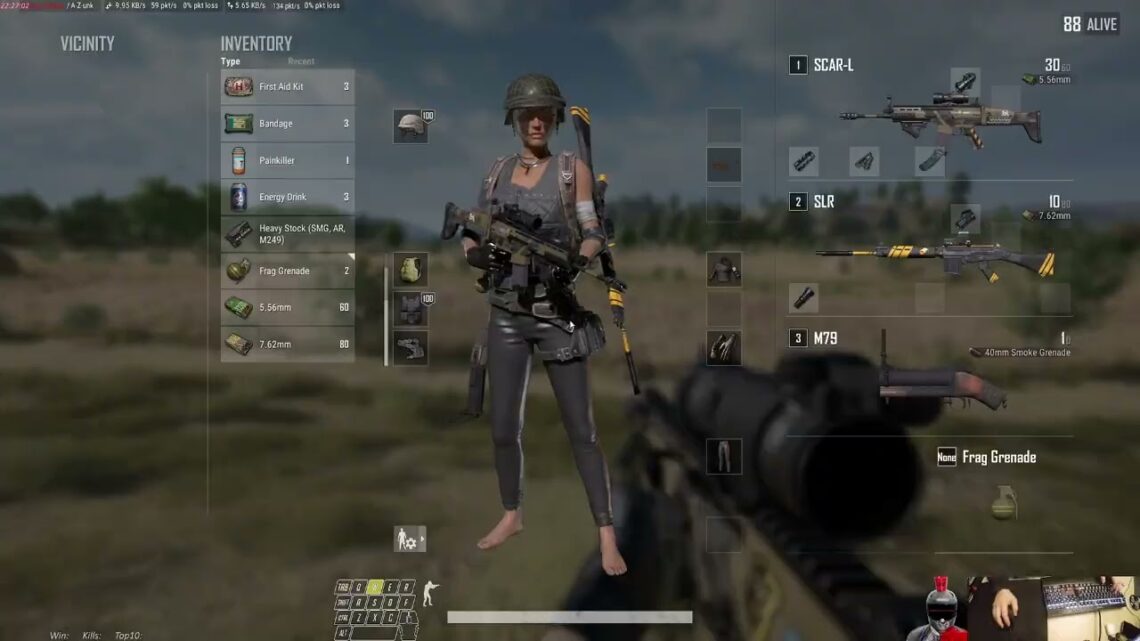Click the equipped gloves slot
Image resolution: width=1140 pixels, height=641 pixels.
click(x=723, y=347)
